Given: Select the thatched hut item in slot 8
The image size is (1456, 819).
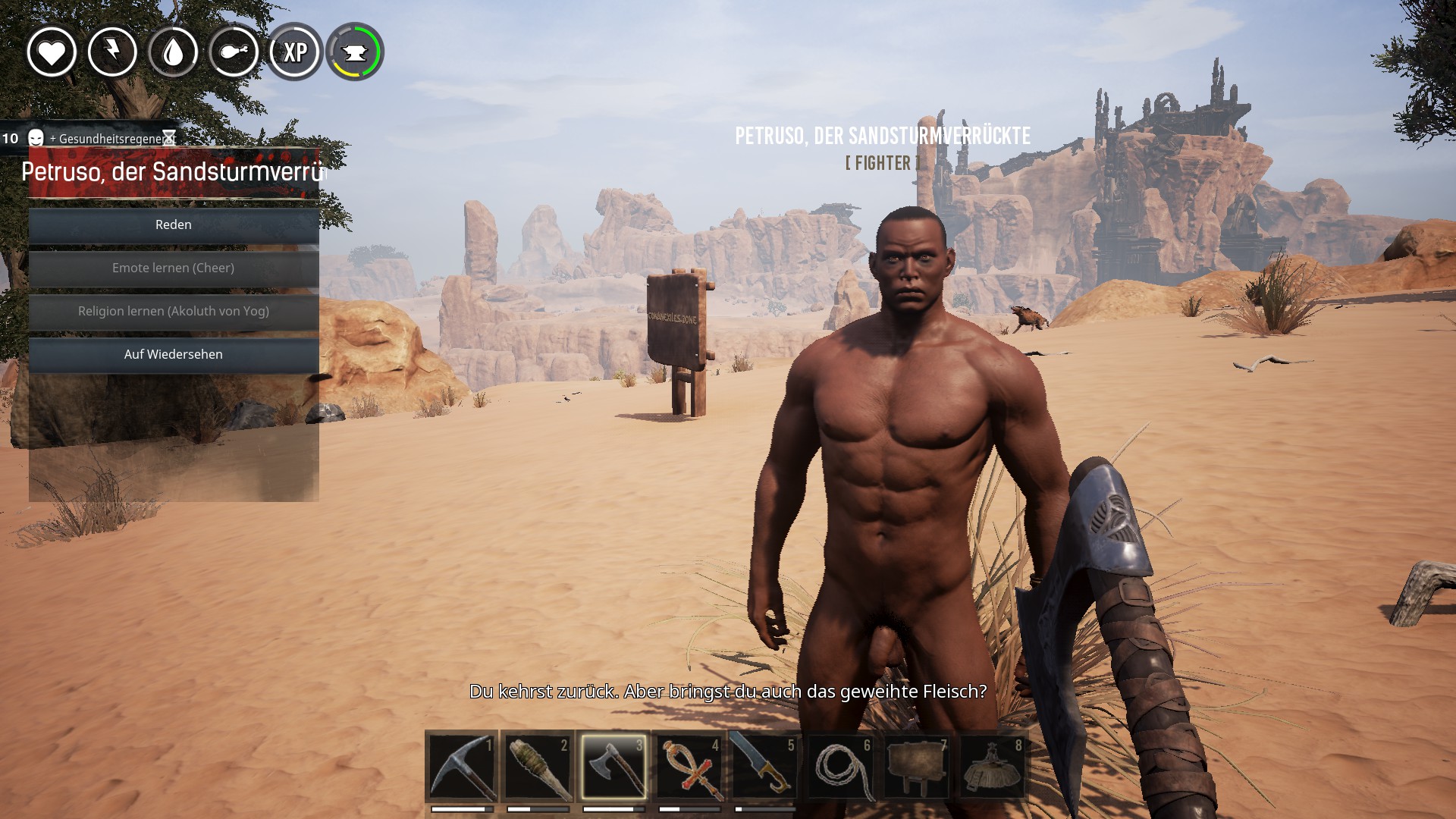Looking at the screenshot, I should 993,767.
